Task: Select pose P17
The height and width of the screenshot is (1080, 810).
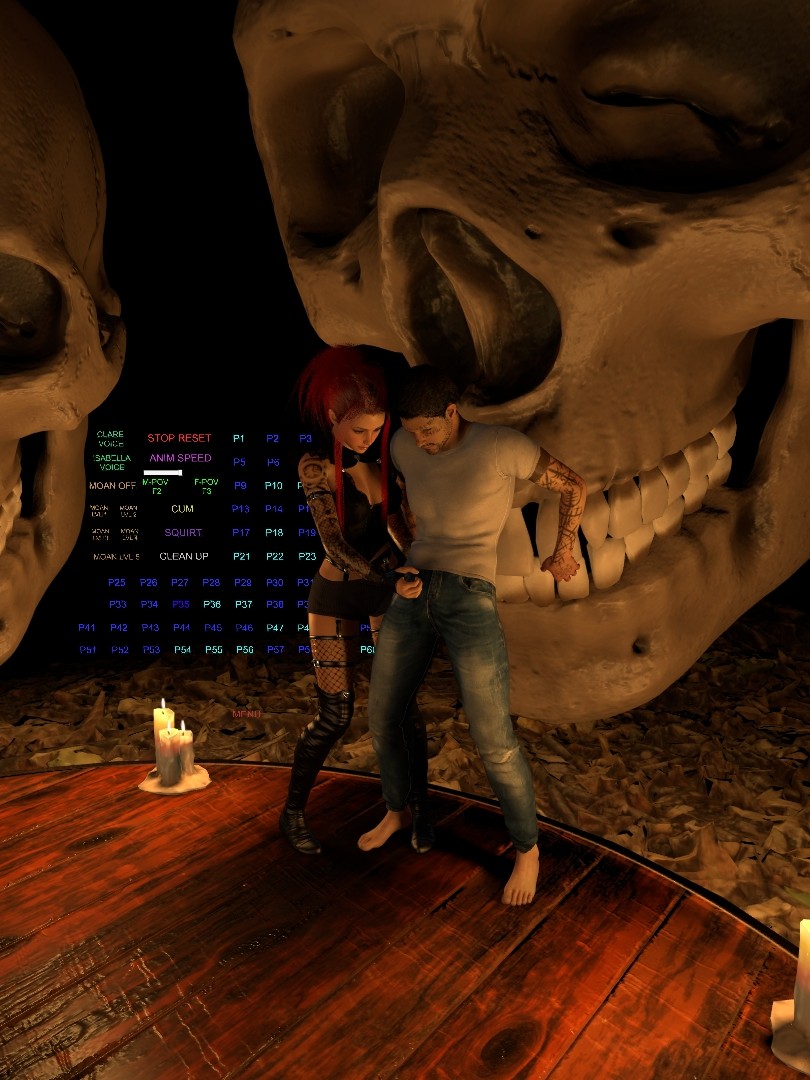Action: coord(241,533)
